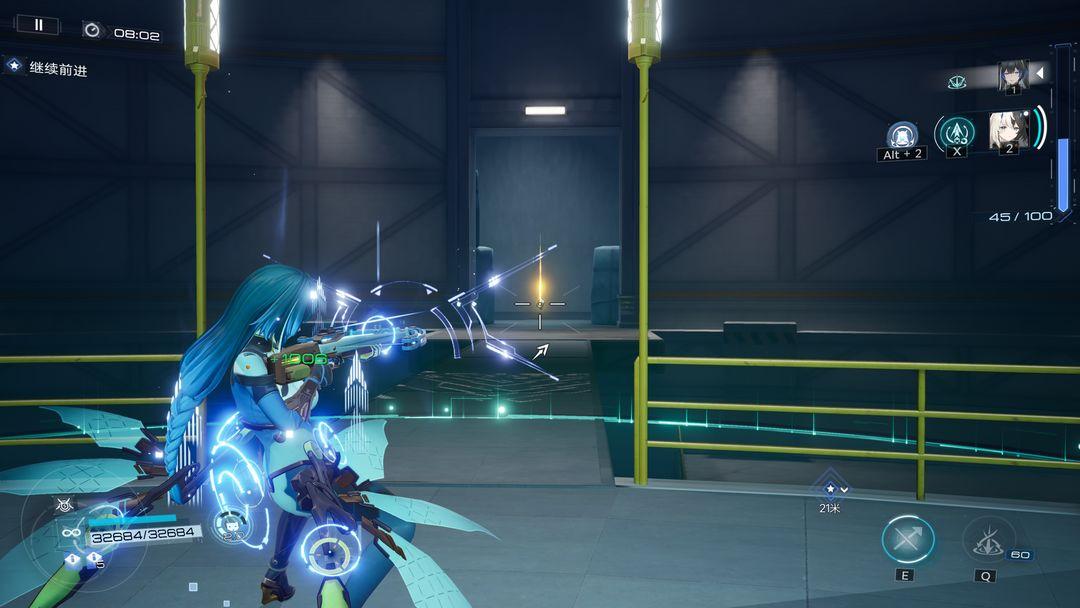Click the crossed-swords icon above the weapon

point(64,505)
